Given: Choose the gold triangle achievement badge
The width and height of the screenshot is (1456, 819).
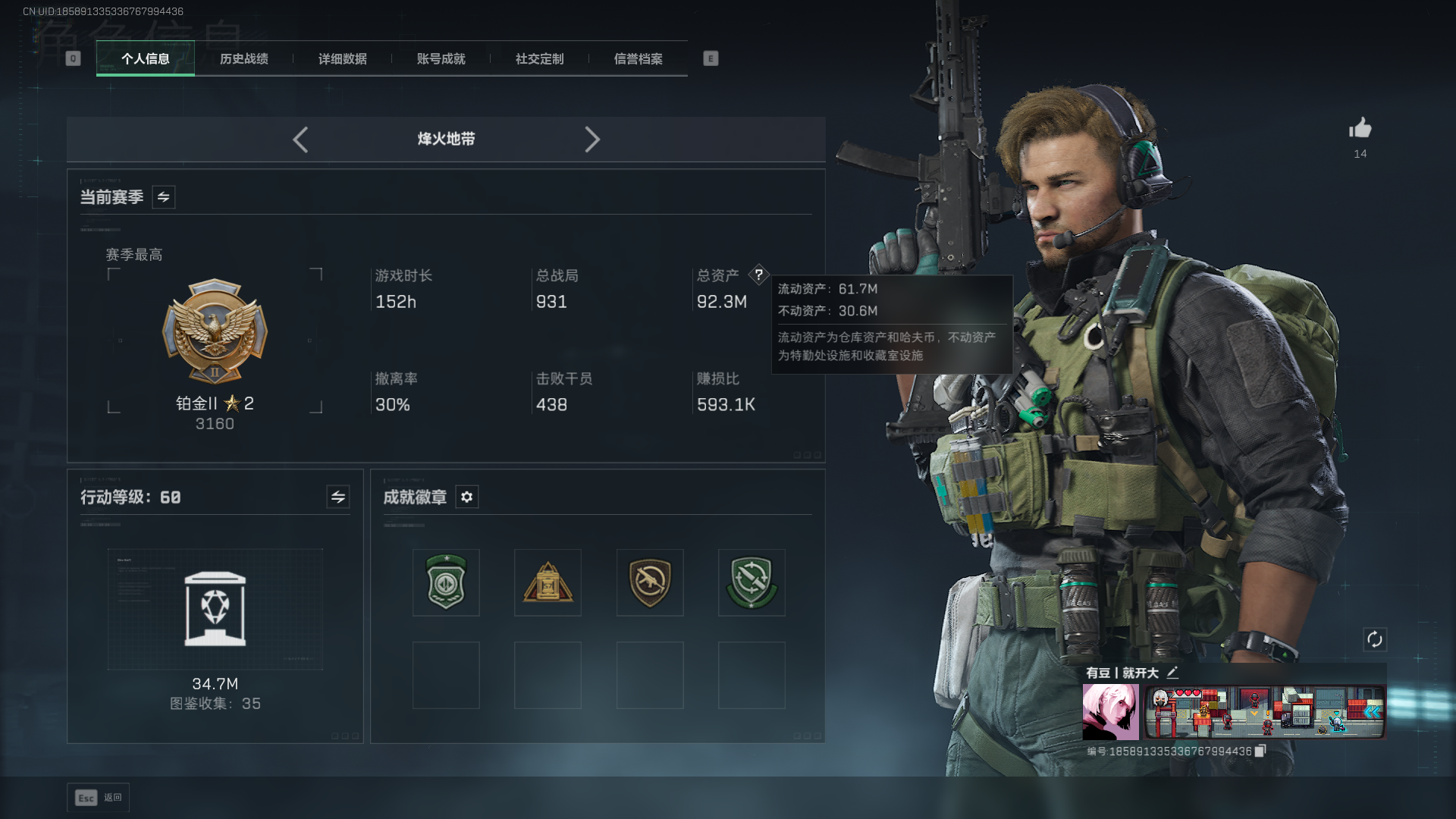Looking at the screenshot, I should pyautogui.click(x=548, y=582).
